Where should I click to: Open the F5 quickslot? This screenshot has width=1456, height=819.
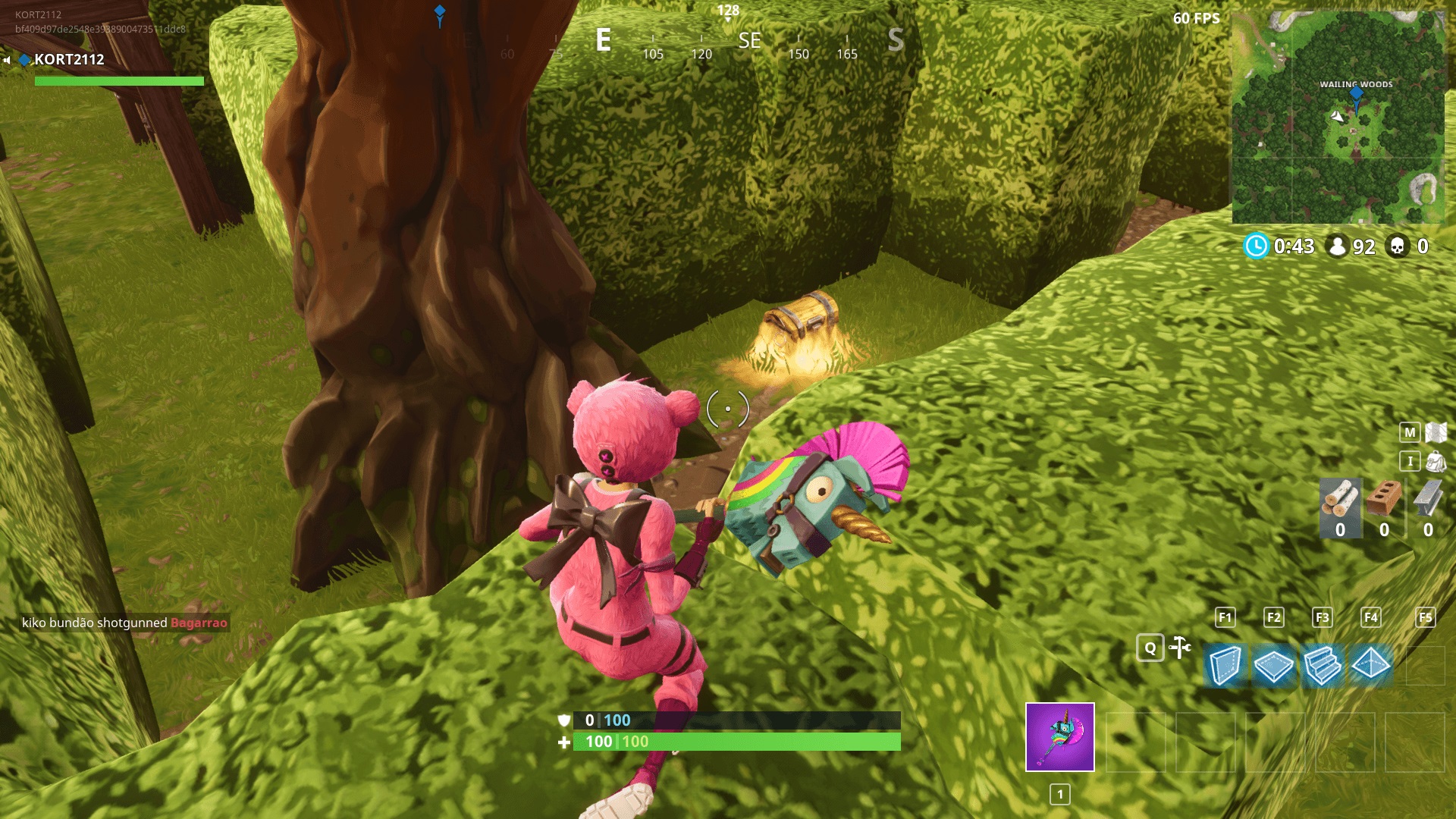pyautogui.click(x=1425, y=618)
